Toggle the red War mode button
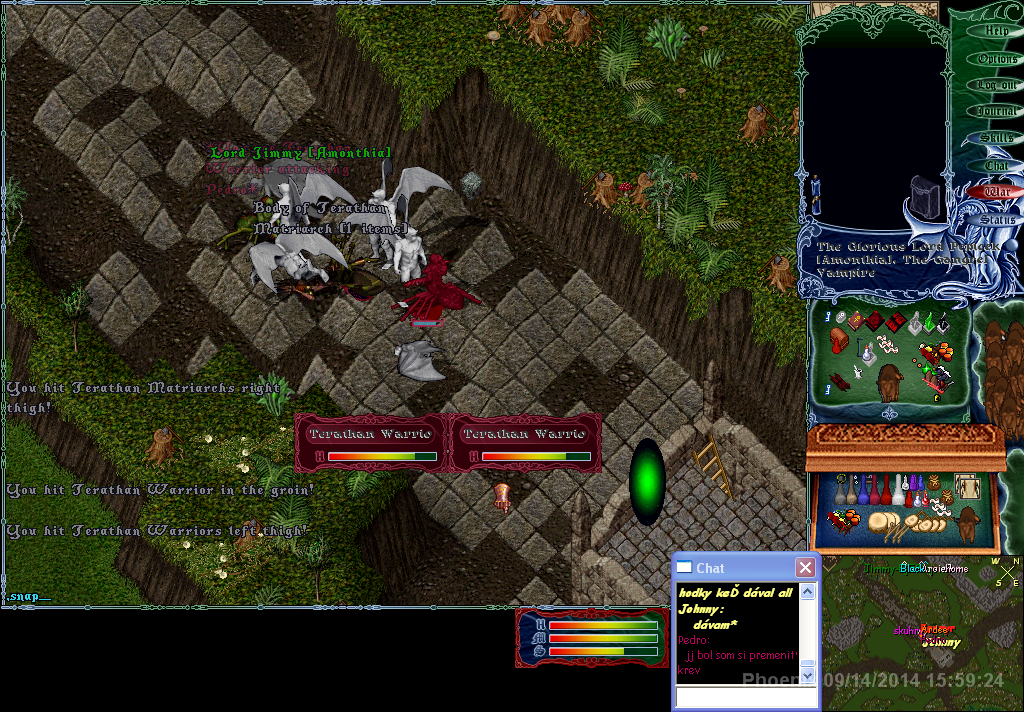 pyautogui.click(x=996, y=191)
